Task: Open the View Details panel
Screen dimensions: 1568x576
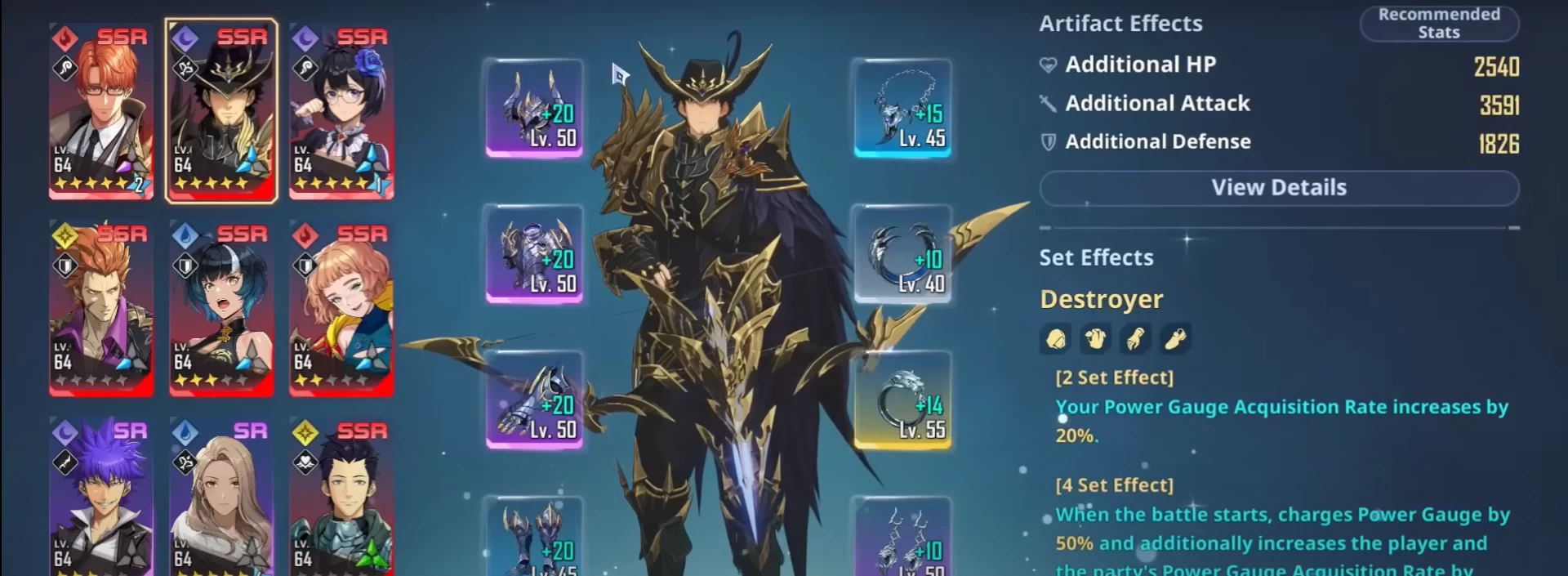Action: [x=1278, y=188]
